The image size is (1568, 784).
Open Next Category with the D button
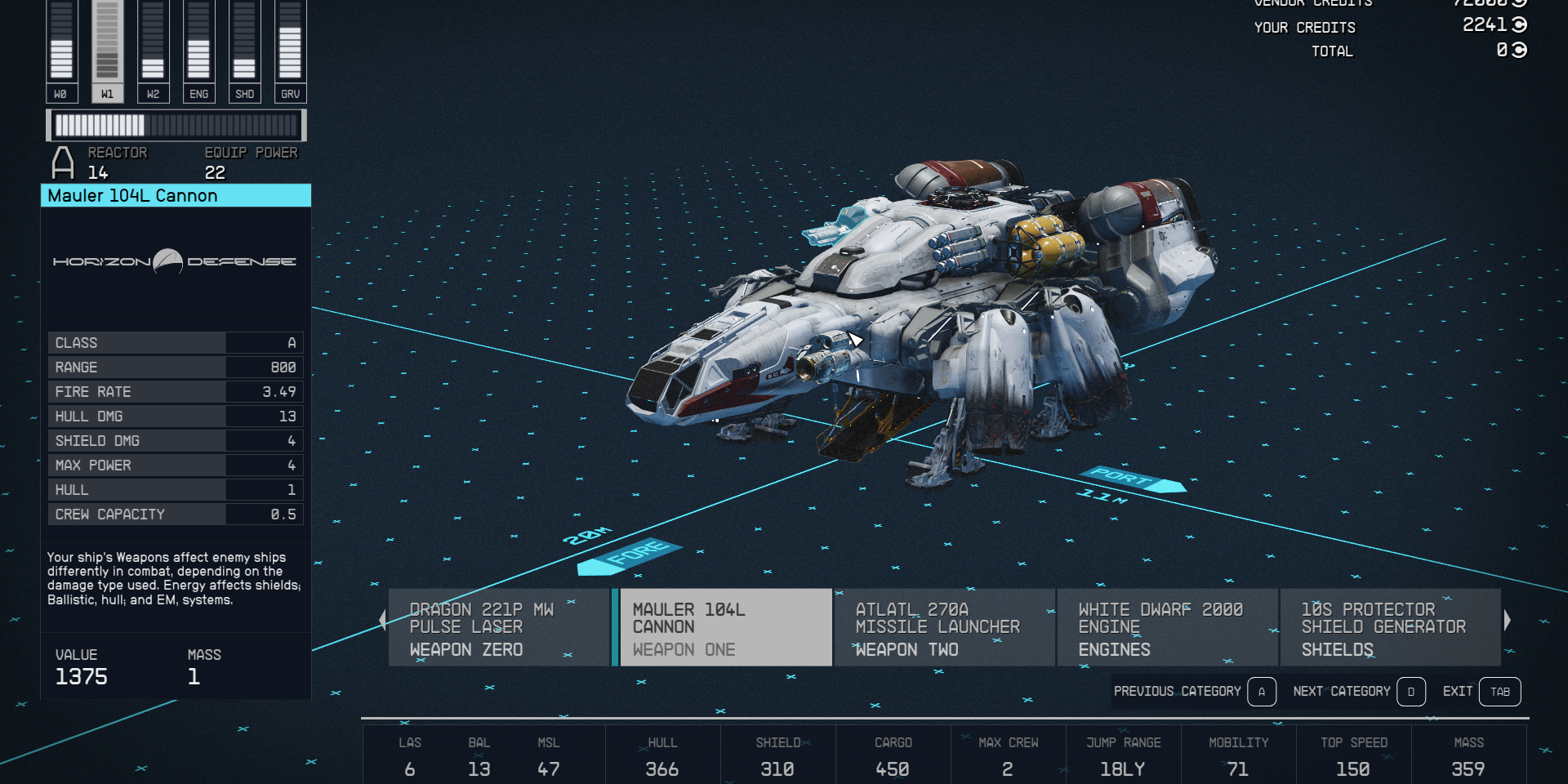(x=1411, y=692)
